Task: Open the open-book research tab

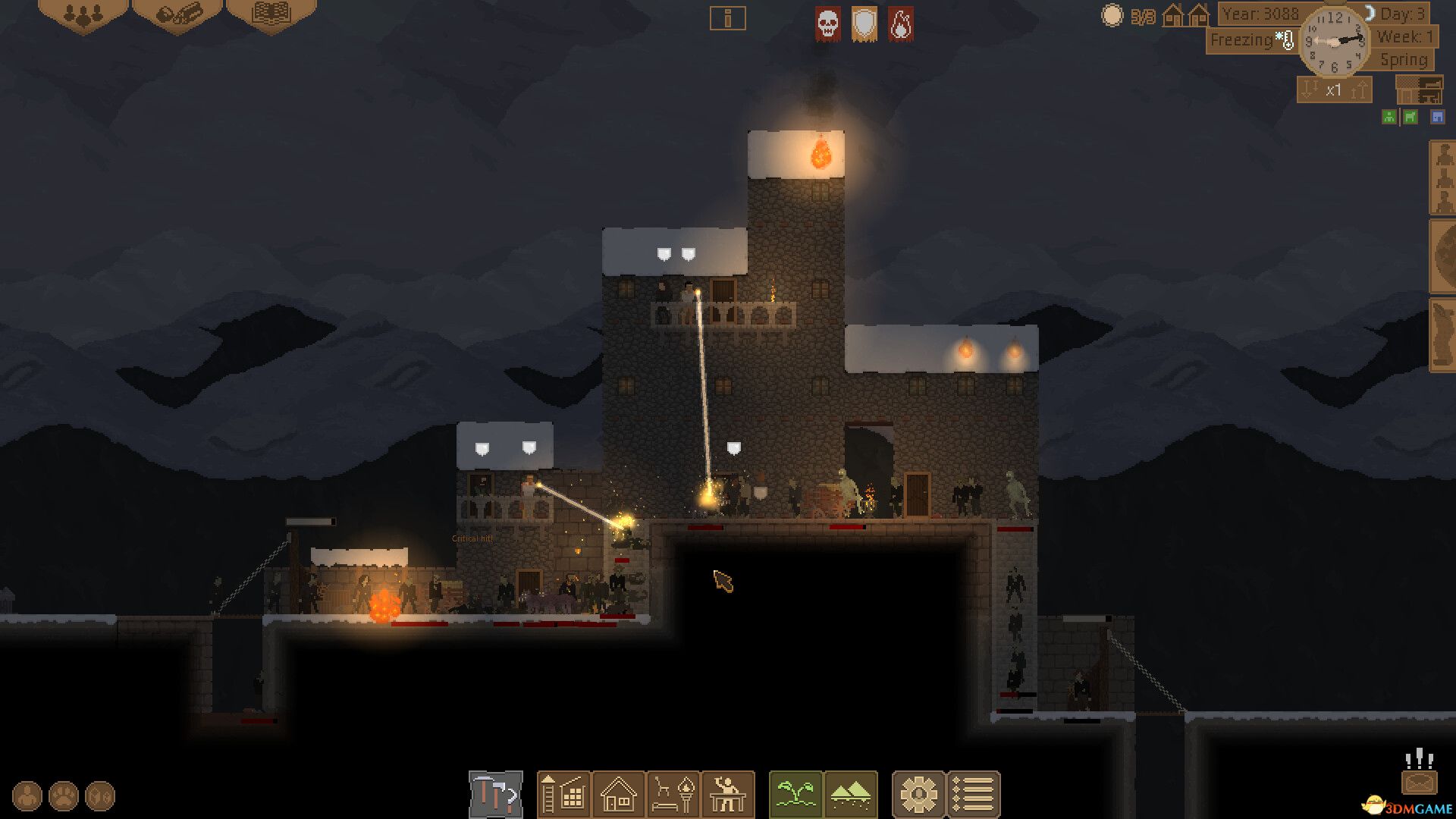Action: tap(271, 14)
